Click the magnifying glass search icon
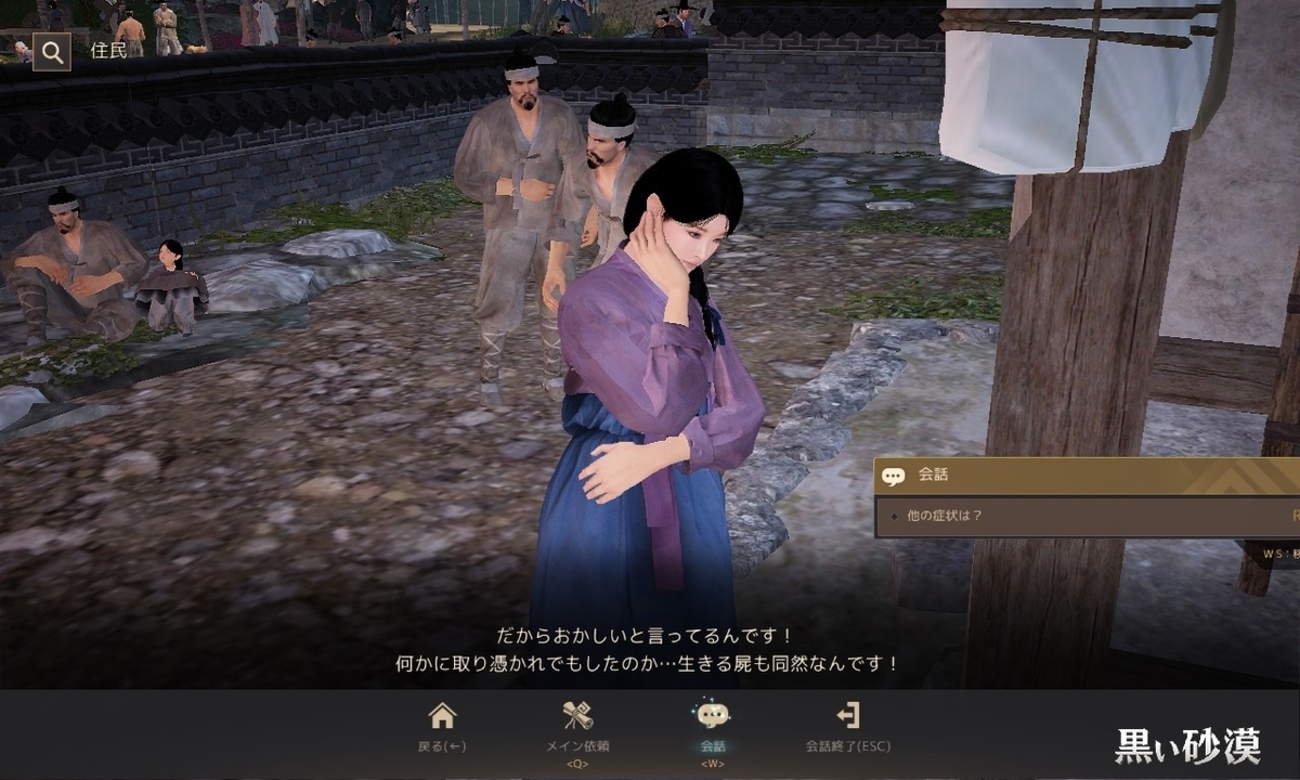Viewport: 1300px width, 780px height. pyautogui.click(x=52, y=52)
